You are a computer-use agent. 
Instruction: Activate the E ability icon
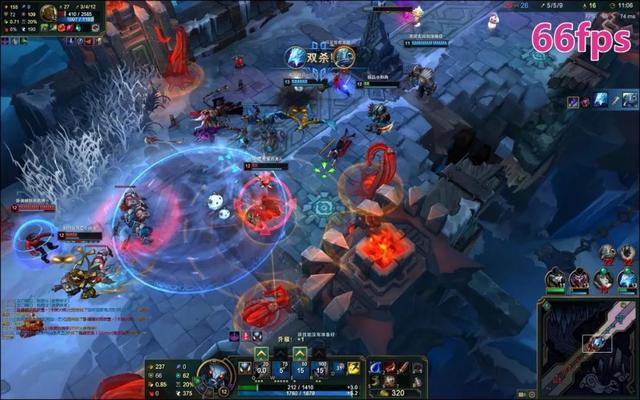pos(303,369)
